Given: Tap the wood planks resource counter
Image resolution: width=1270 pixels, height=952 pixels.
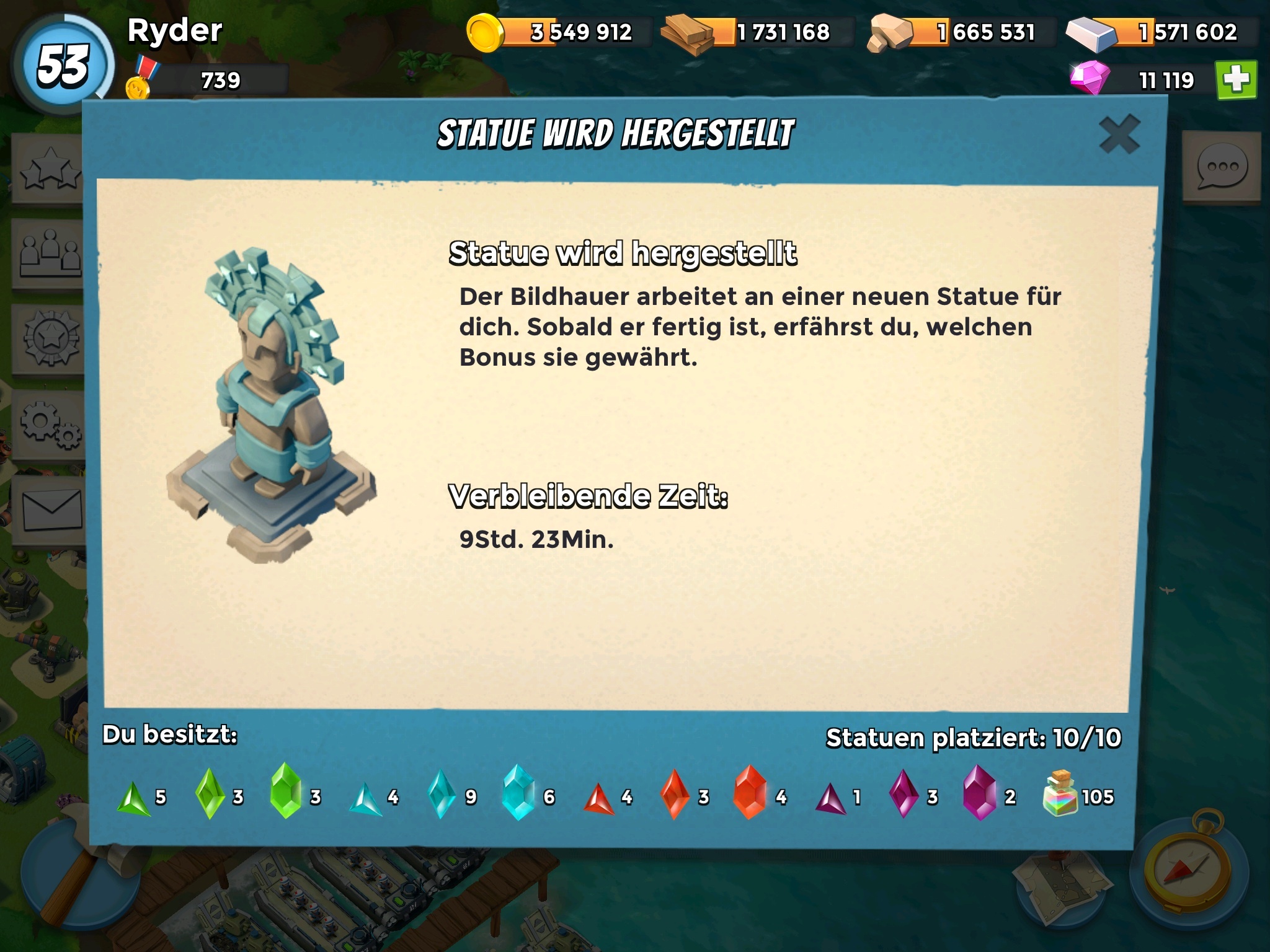Looking at the screenshot, I should pos(757,32).
